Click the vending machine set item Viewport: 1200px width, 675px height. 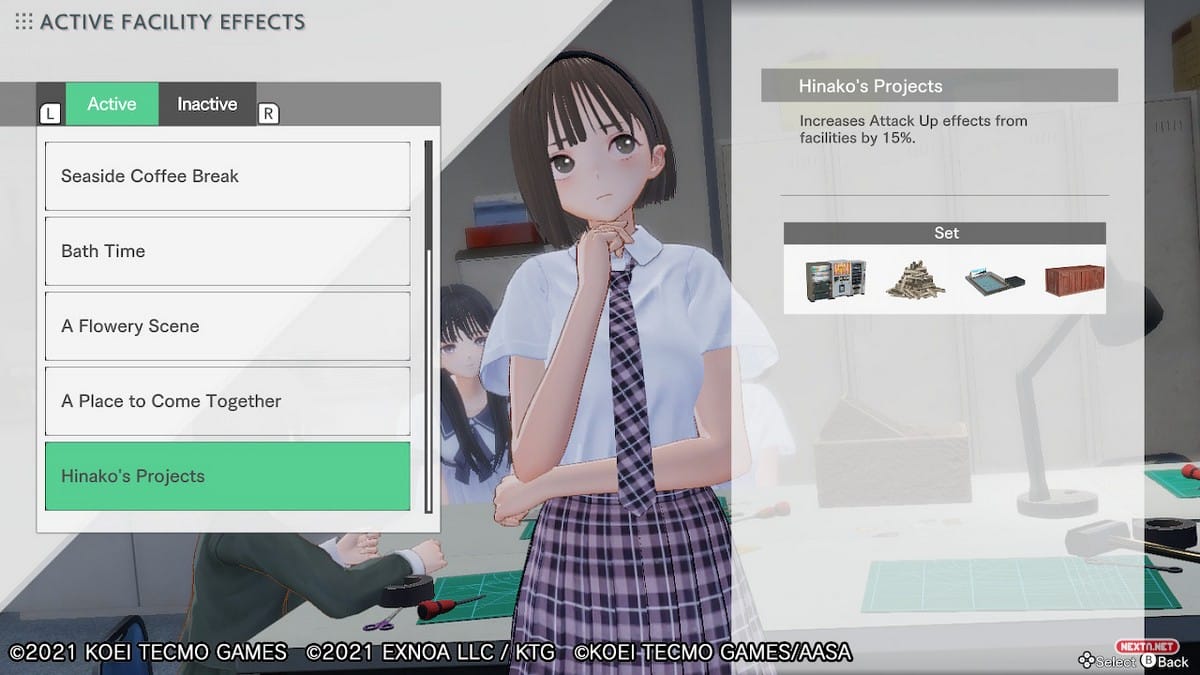(x=835, y=280)
